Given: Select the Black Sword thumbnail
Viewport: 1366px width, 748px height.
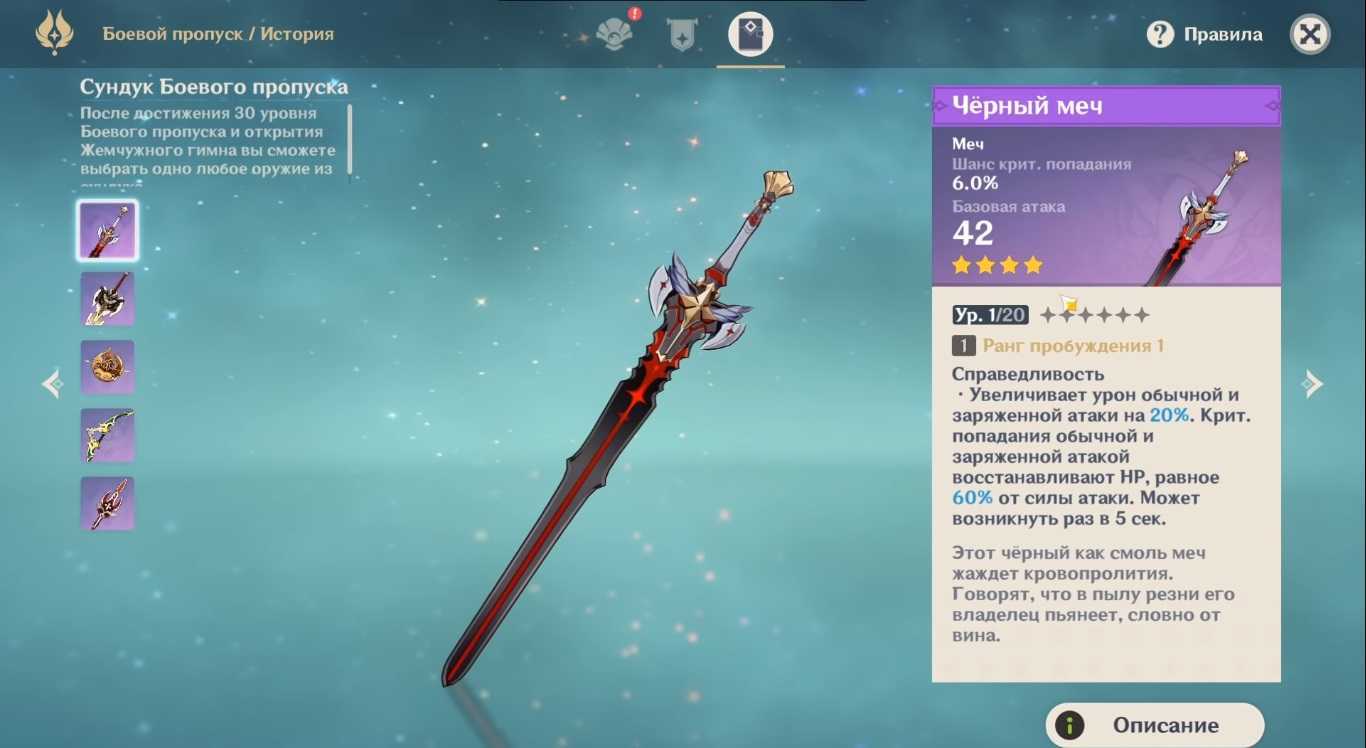Looking at the screenshot, I should [x=108, y=230].
